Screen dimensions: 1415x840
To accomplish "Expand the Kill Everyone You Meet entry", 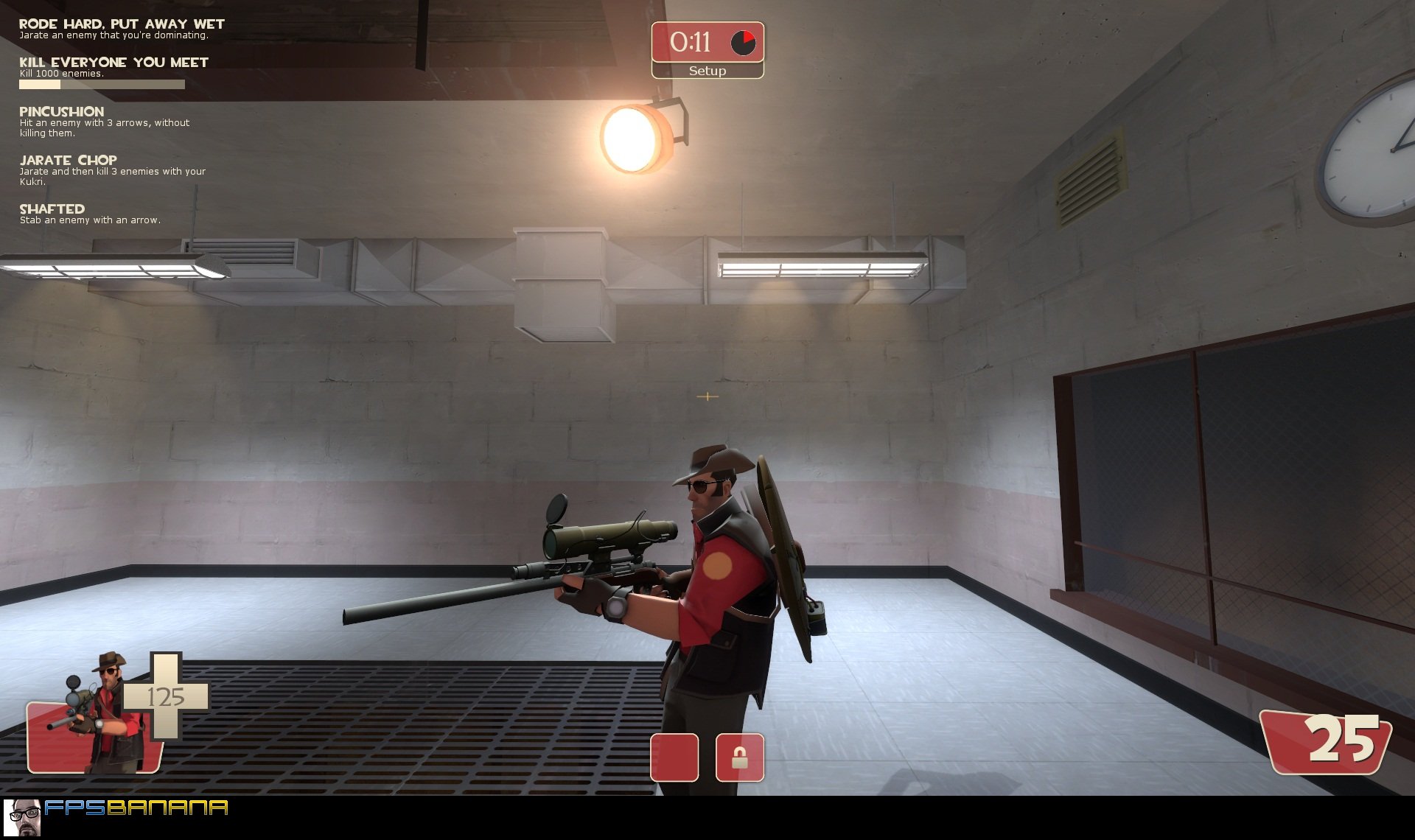I will point(113,62).
